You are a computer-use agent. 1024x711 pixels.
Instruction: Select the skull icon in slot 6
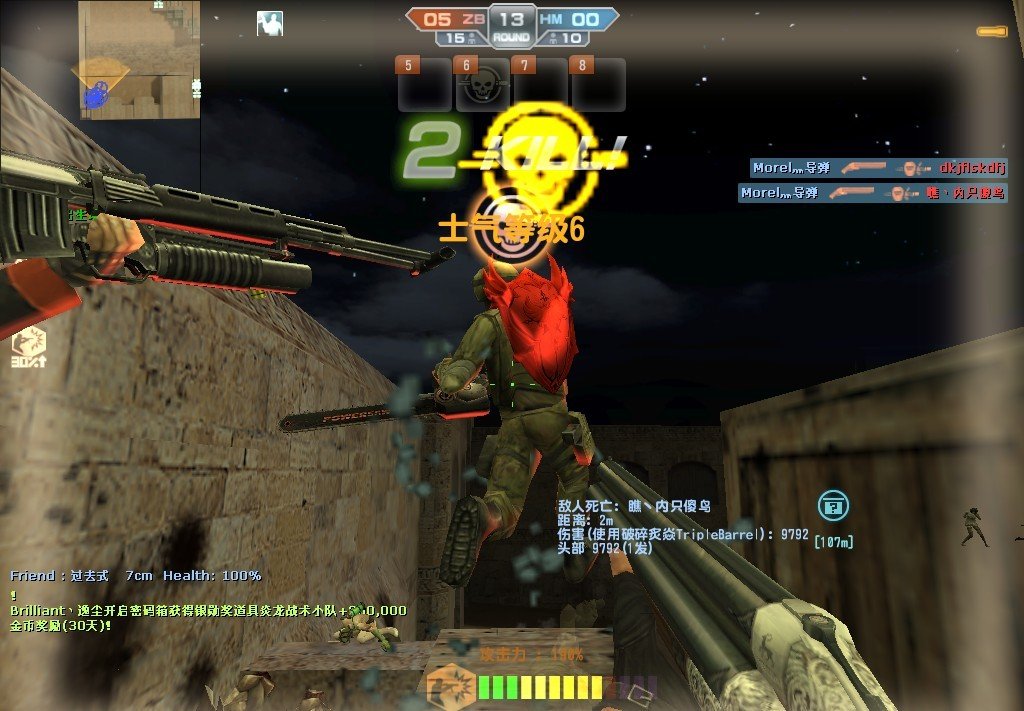pos(484,86)
